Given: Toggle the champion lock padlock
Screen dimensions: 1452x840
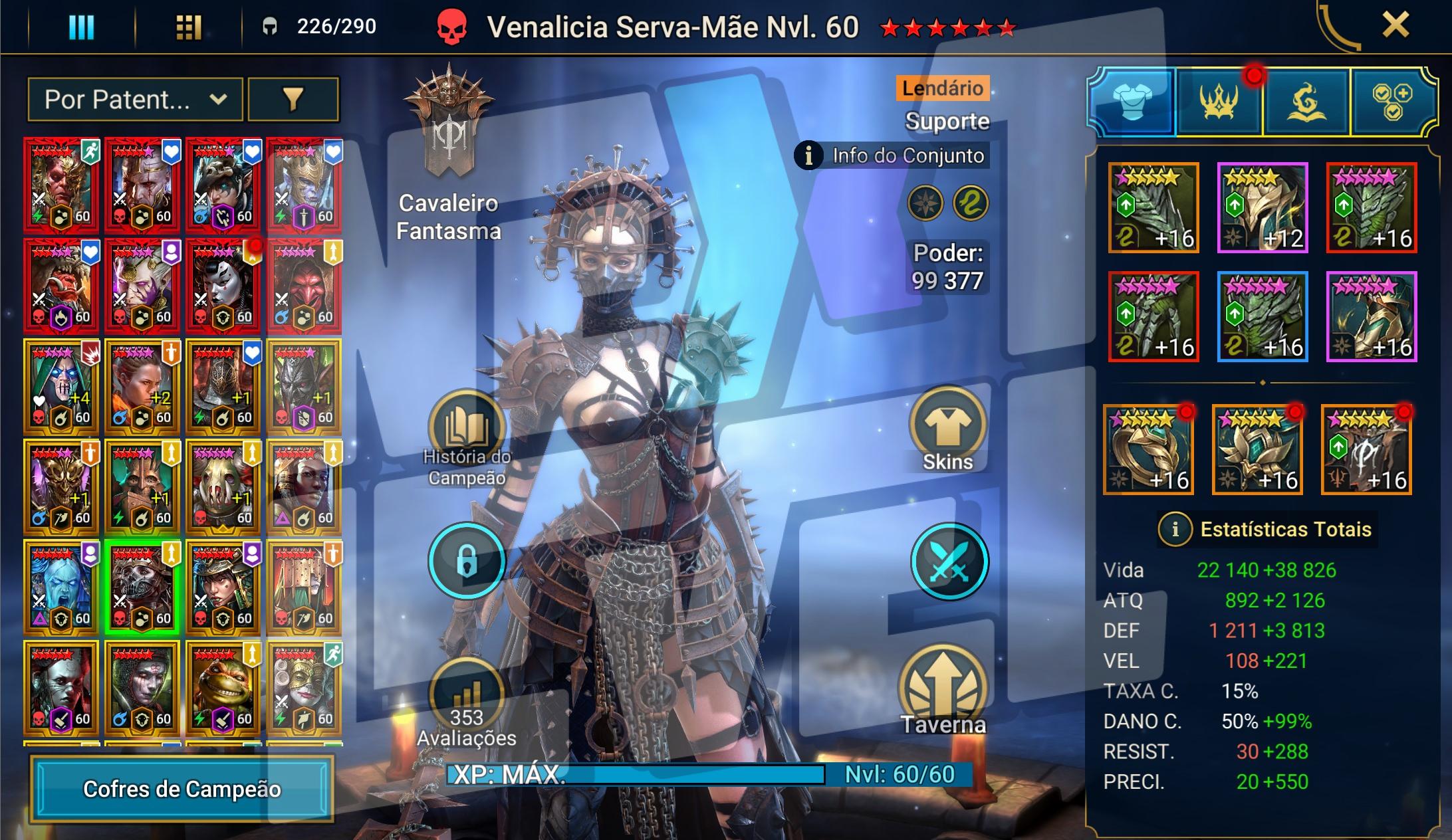Looking at the screenshot, I should pyautogui.click(x=467, y=562).
